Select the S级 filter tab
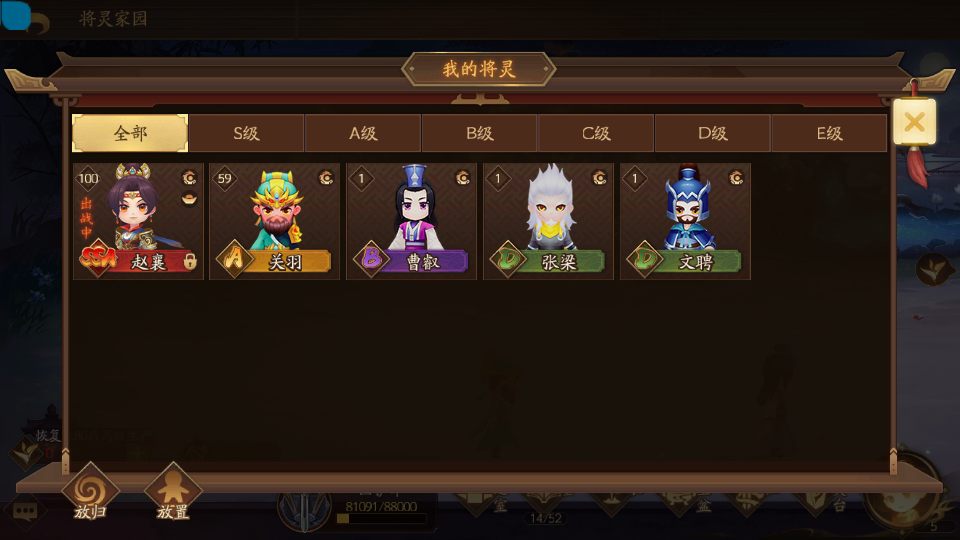The width and height of the screenshot is (960, 540). [x=247, y=133]
